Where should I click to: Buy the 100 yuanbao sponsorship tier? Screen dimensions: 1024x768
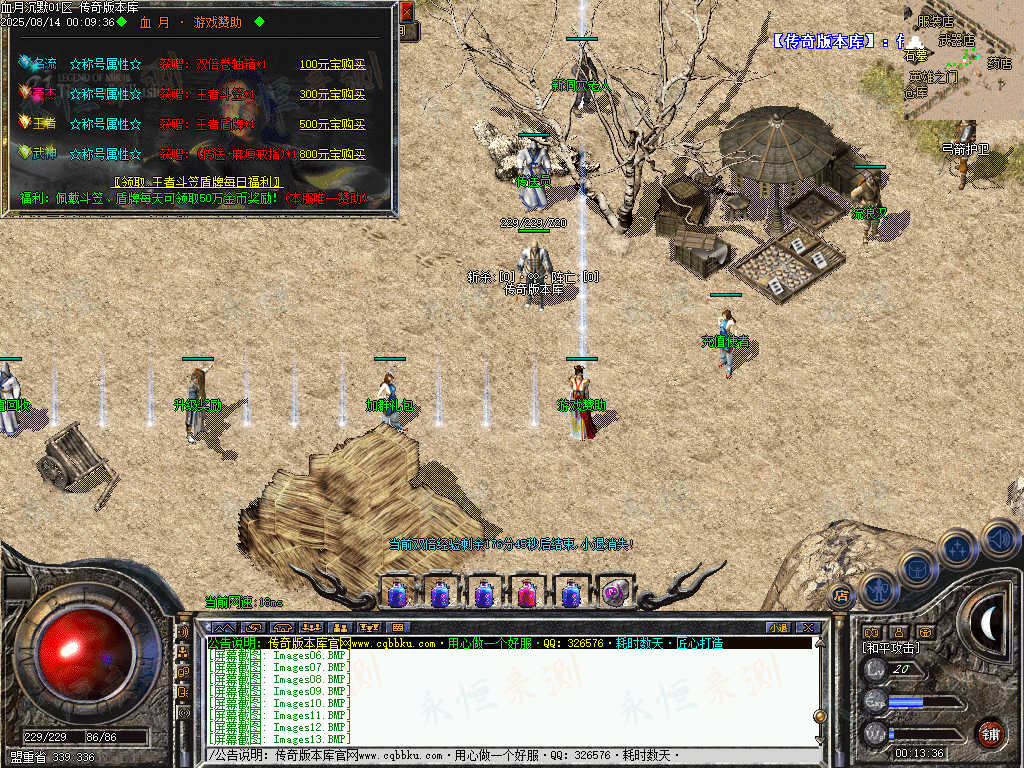[x=332, y=65]
